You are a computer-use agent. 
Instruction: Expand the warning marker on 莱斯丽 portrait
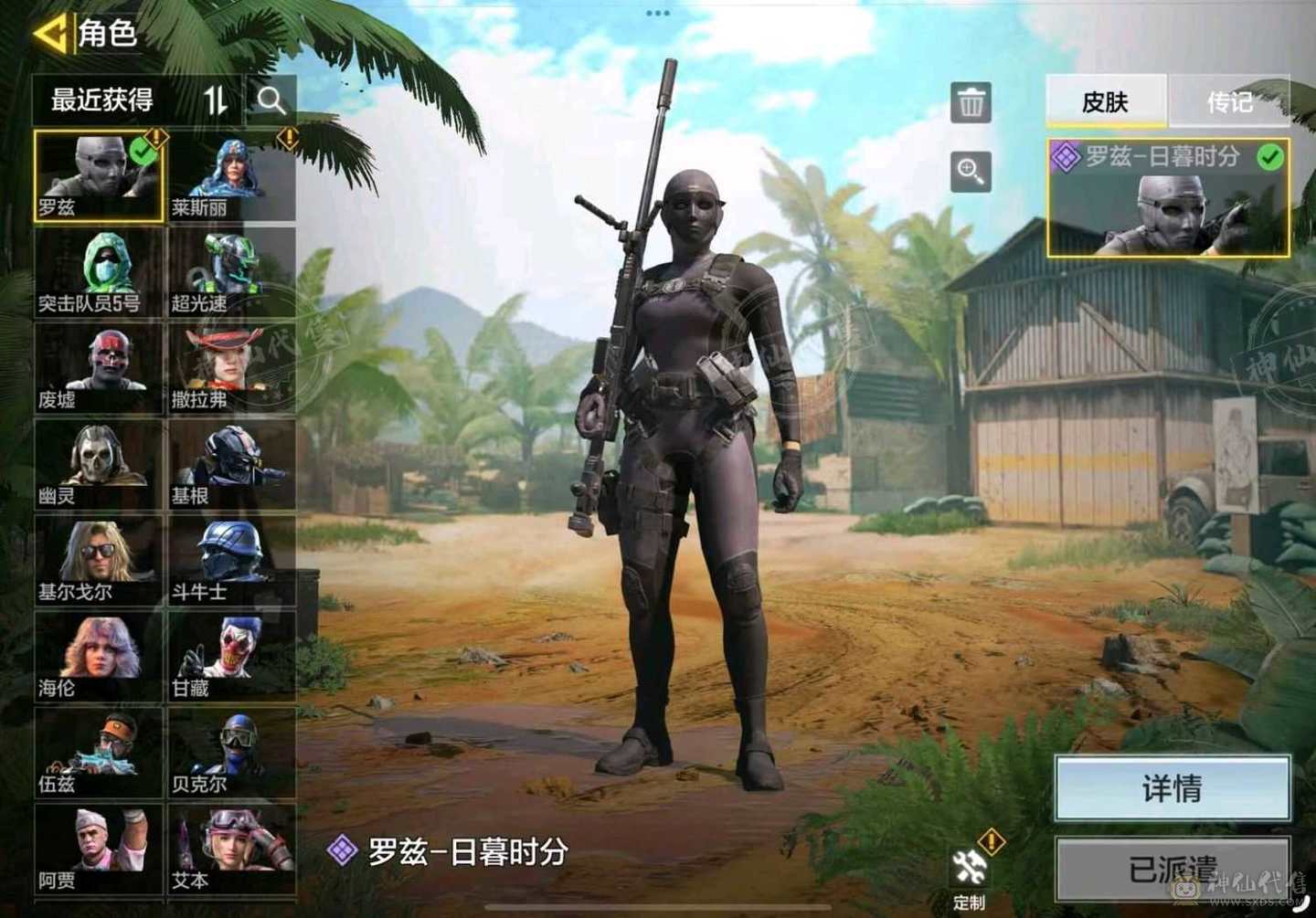click(x=290, y=138)
